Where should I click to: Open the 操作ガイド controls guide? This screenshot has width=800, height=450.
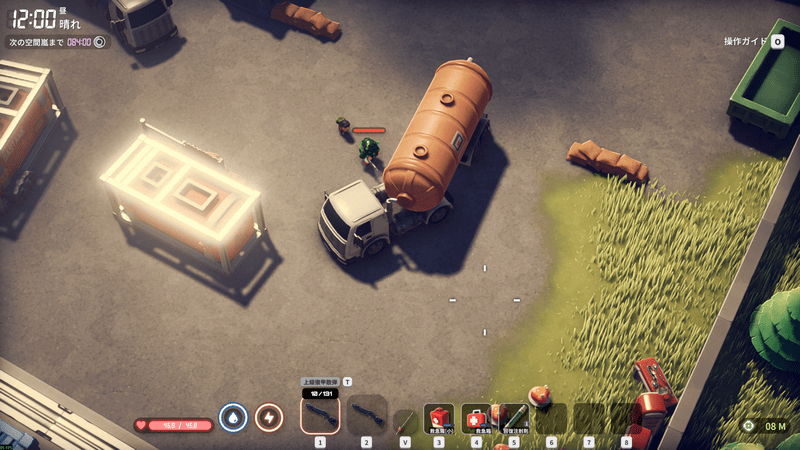757,42
